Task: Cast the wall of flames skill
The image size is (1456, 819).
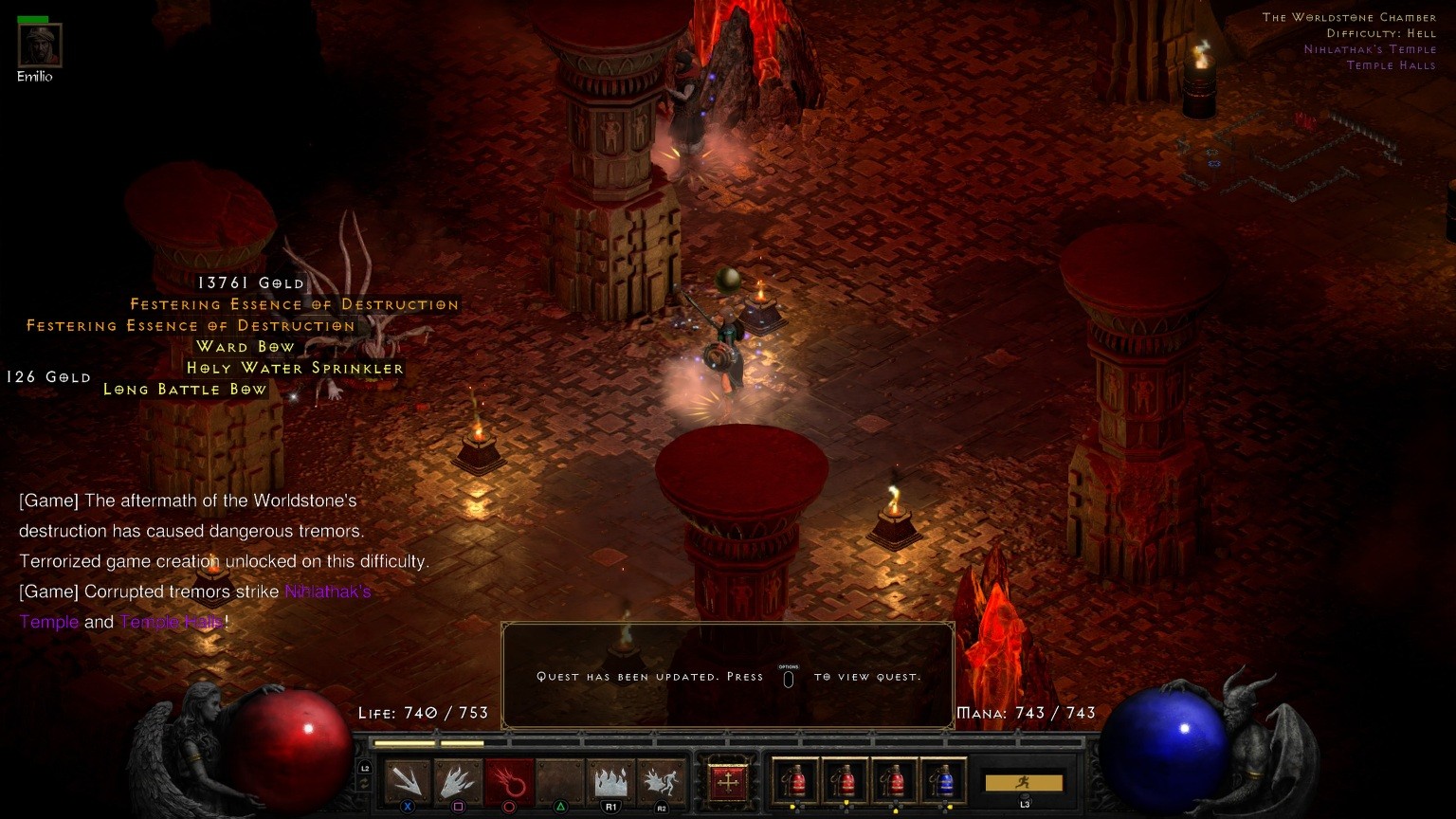Action: coord(610,781)
